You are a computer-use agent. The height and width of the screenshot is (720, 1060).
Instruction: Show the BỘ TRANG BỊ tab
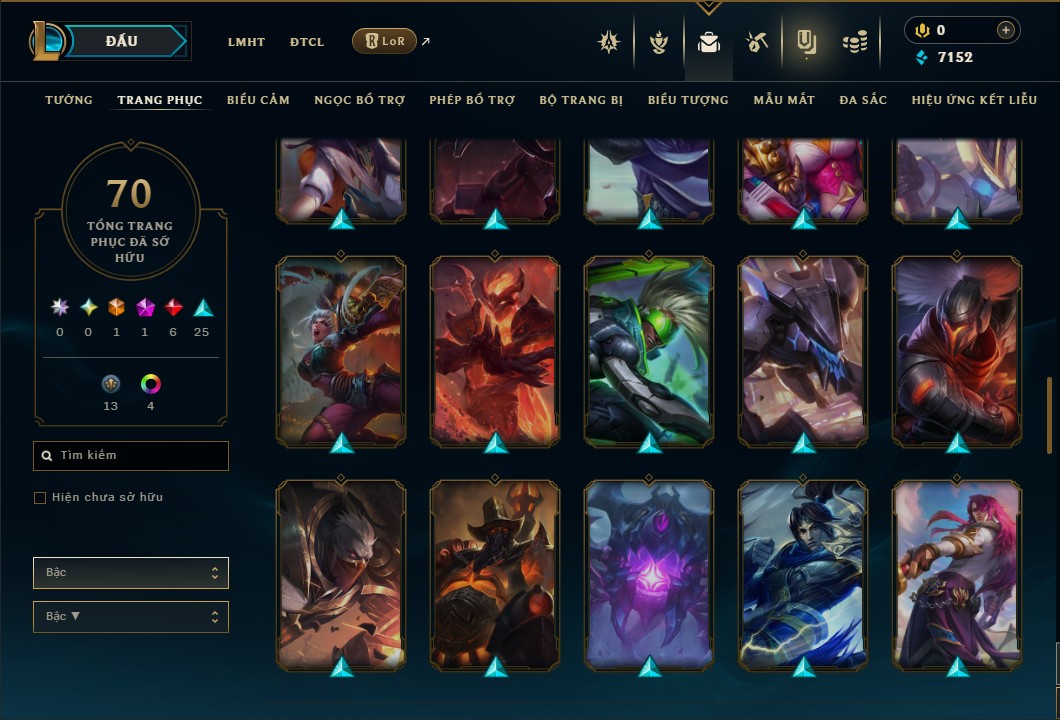coord(581,100)
